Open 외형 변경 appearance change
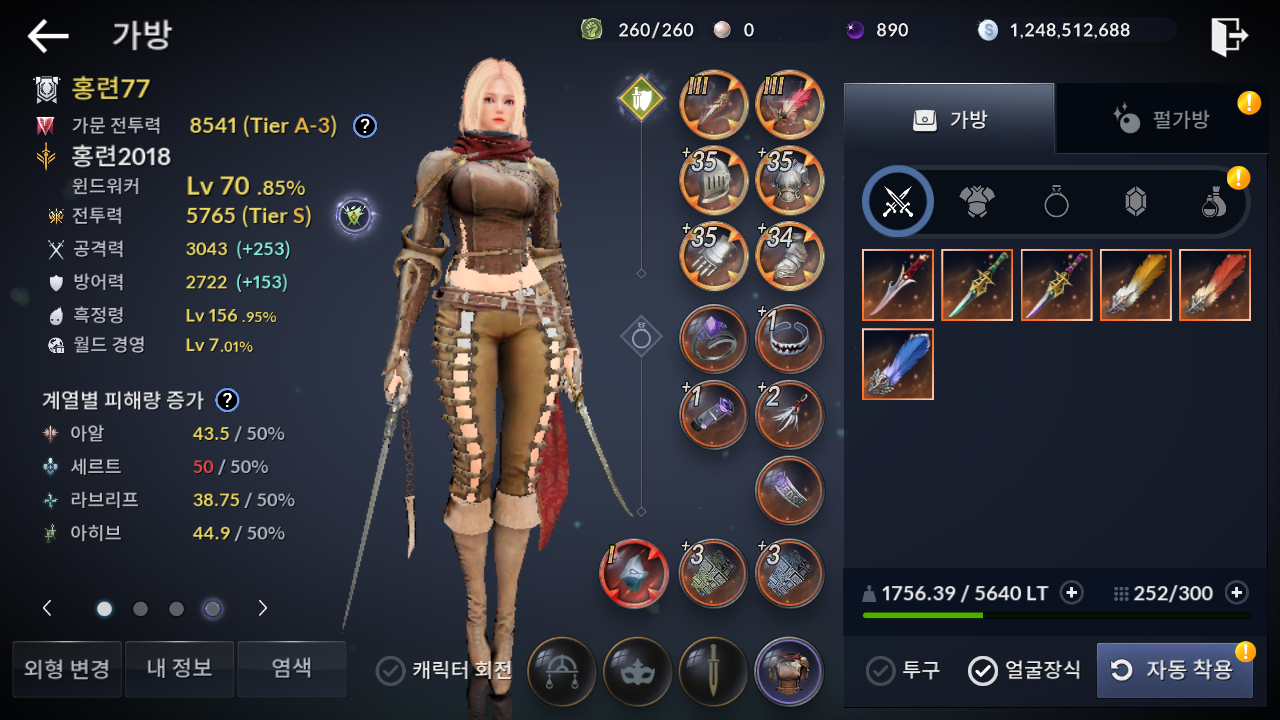Viewport: 1280px width, 720px height. point(67,669)
